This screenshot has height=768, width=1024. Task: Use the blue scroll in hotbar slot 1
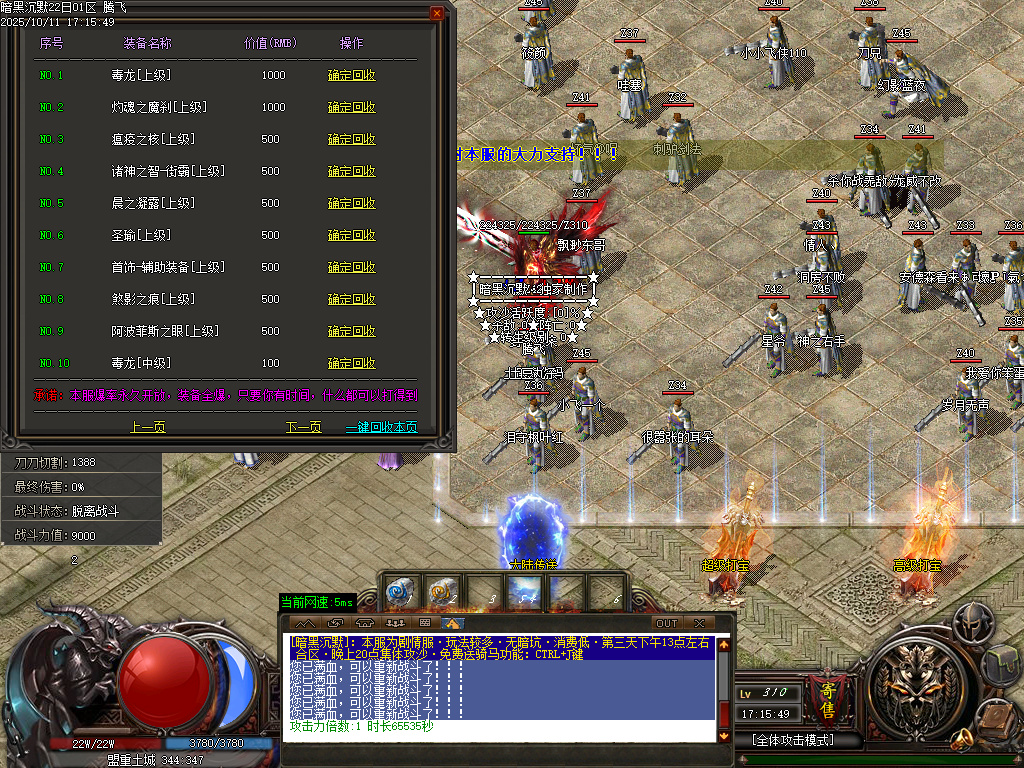401,592
